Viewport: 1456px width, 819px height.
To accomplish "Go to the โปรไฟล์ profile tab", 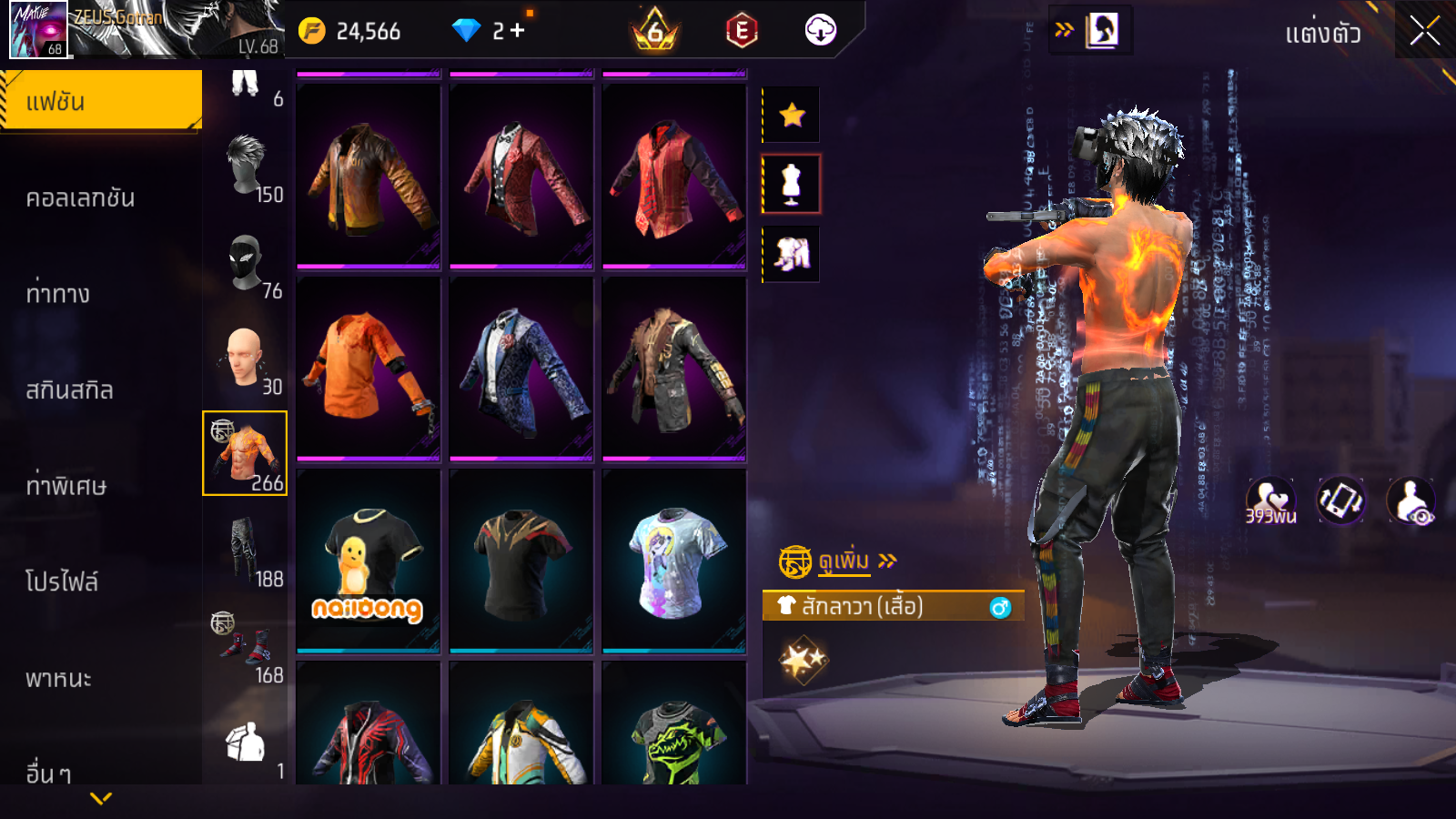I will (62, 581).
